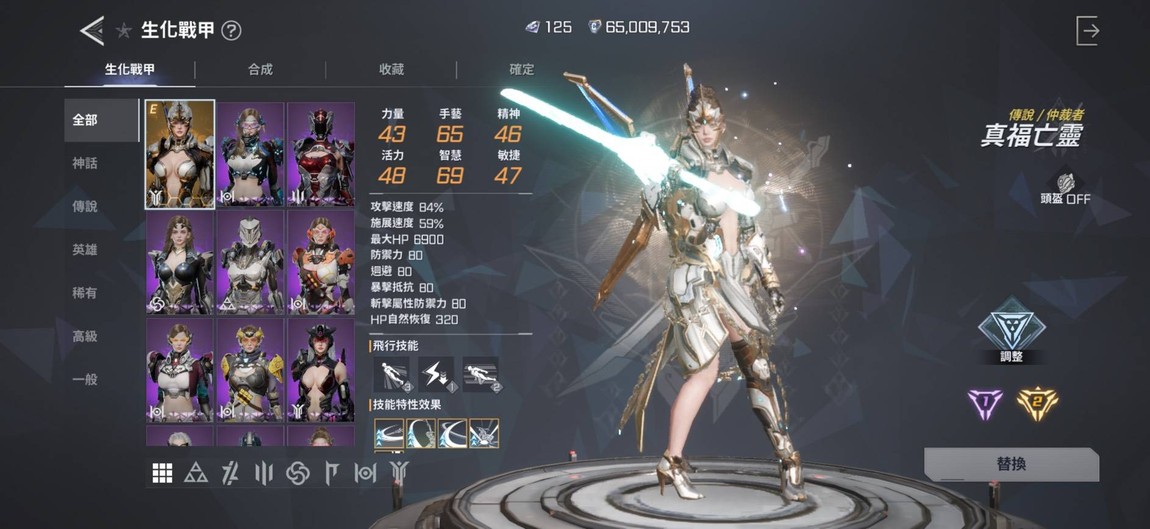
Task: Filter armor list by 神話
Action: [x=85, y=163]
